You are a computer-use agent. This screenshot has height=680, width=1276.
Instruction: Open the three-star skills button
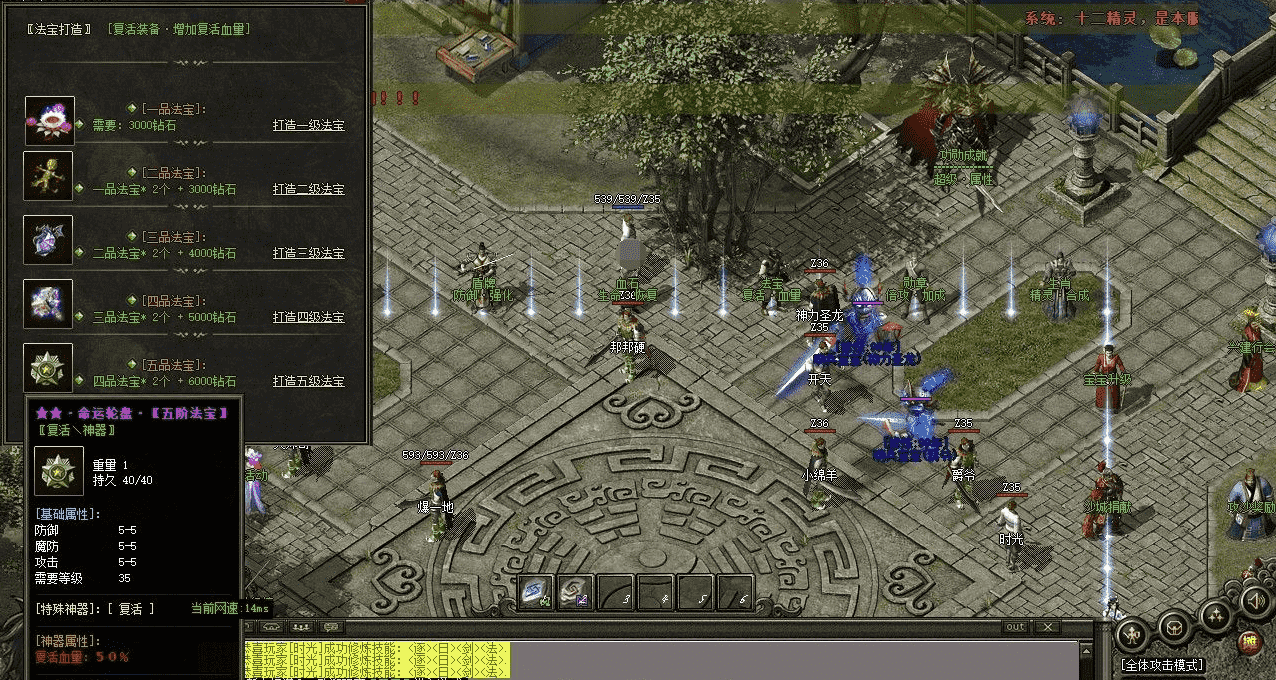pos(1215,615)
